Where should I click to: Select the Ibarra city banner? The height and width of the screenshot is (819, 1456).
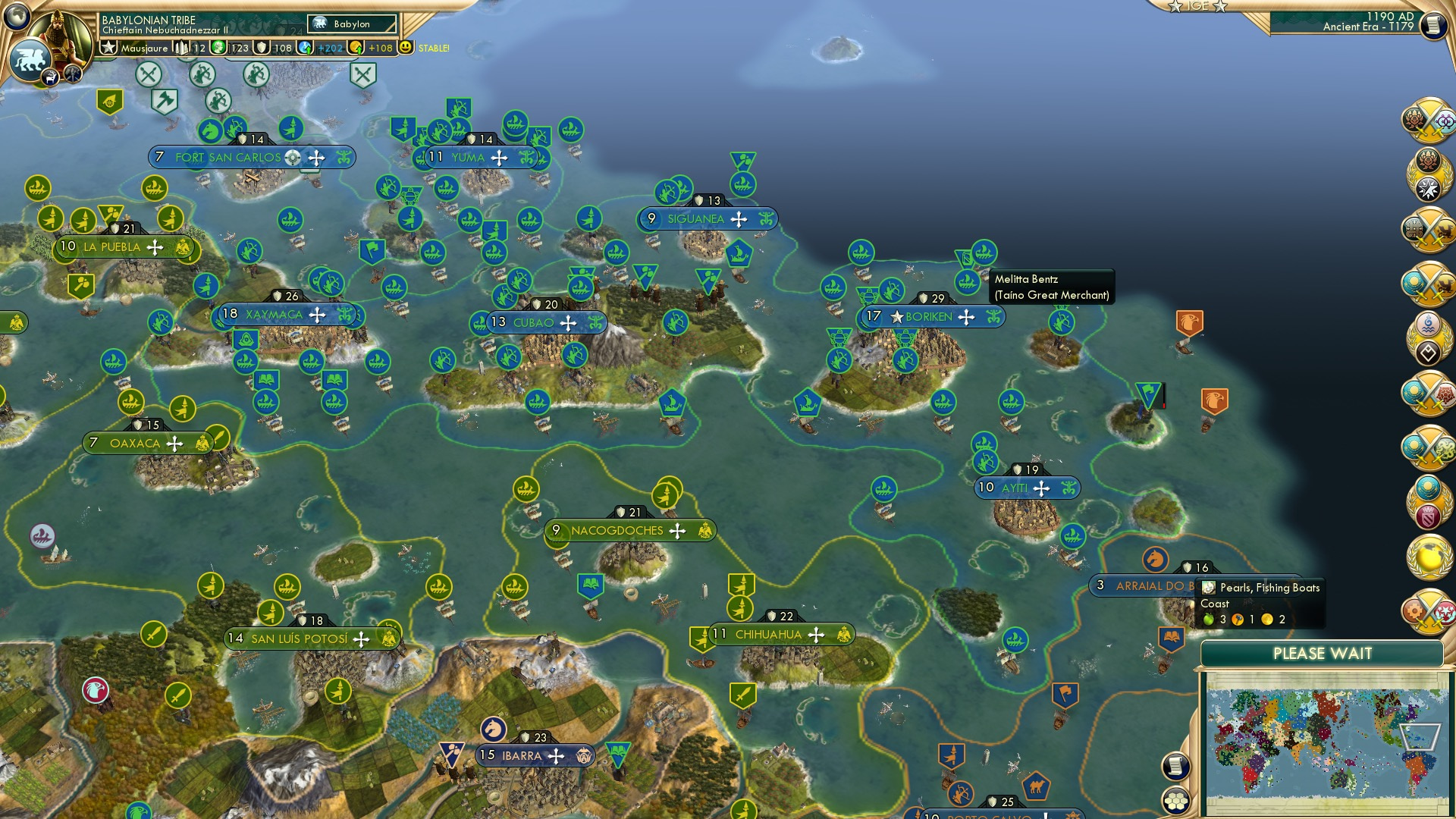click(x=521, y=756)
